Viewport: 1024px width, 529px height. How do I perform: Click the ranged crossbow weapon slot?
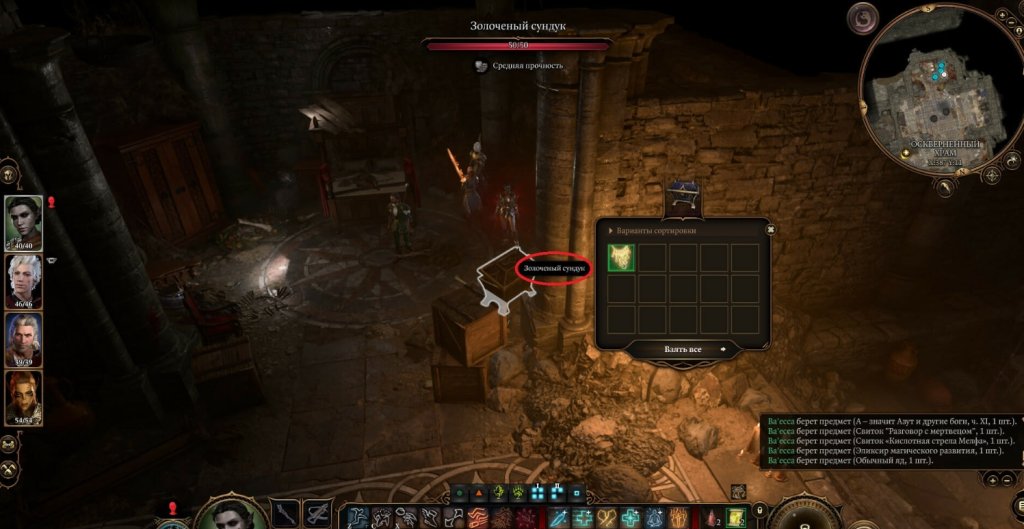click(x=318, y=513)
